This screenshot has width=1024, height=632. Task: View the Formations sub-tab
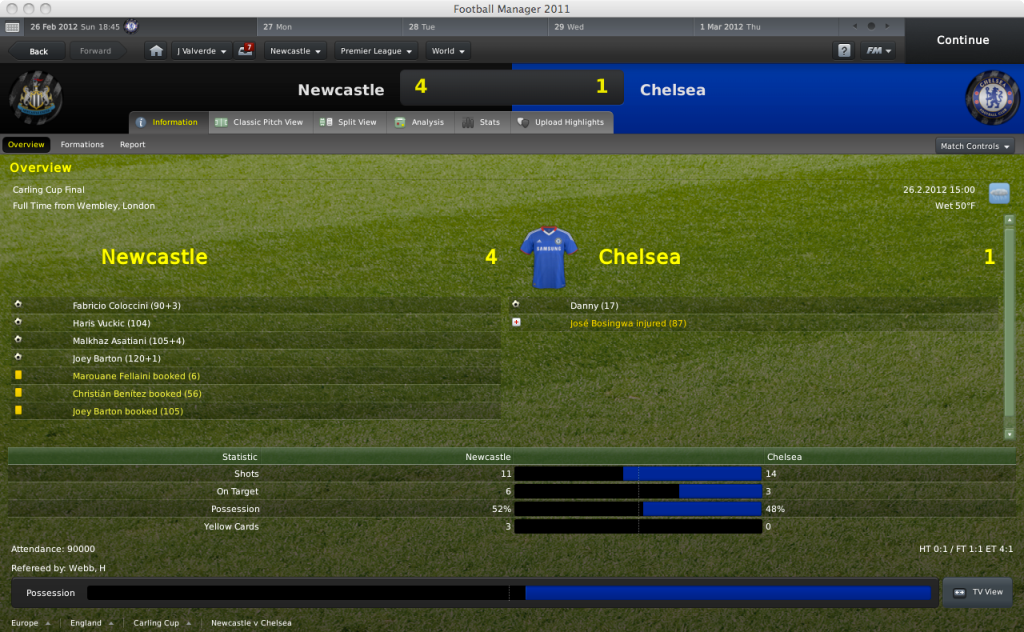[x=82, y=145]
